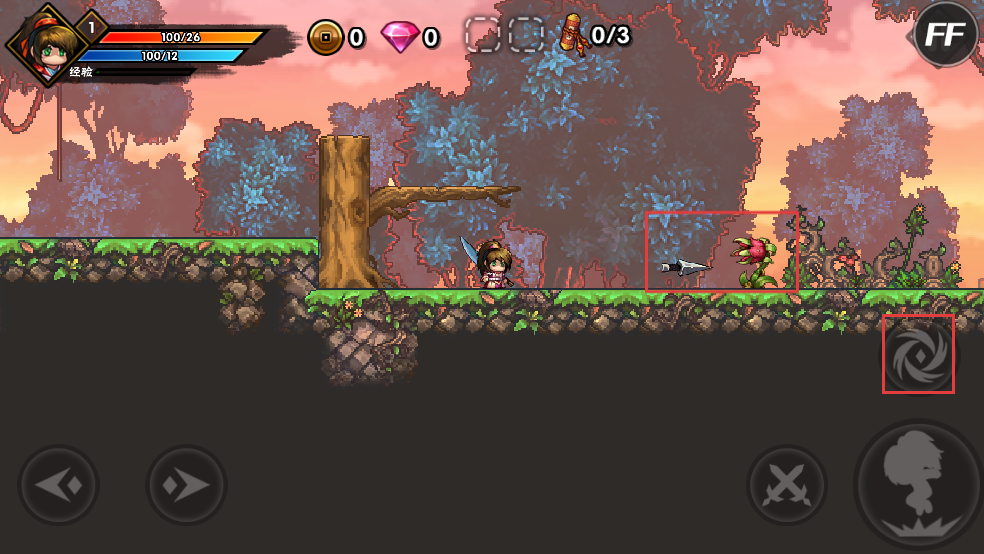Tap the FF fast-forward button
This screenshot has height=554, width=984.
(x=945, y=35)
